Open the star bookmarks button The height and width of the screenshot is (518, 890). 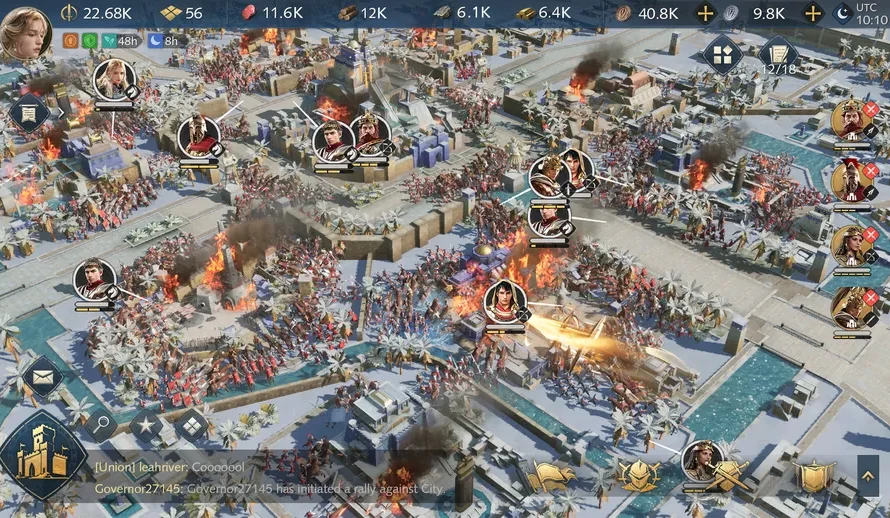pos(146,426)
